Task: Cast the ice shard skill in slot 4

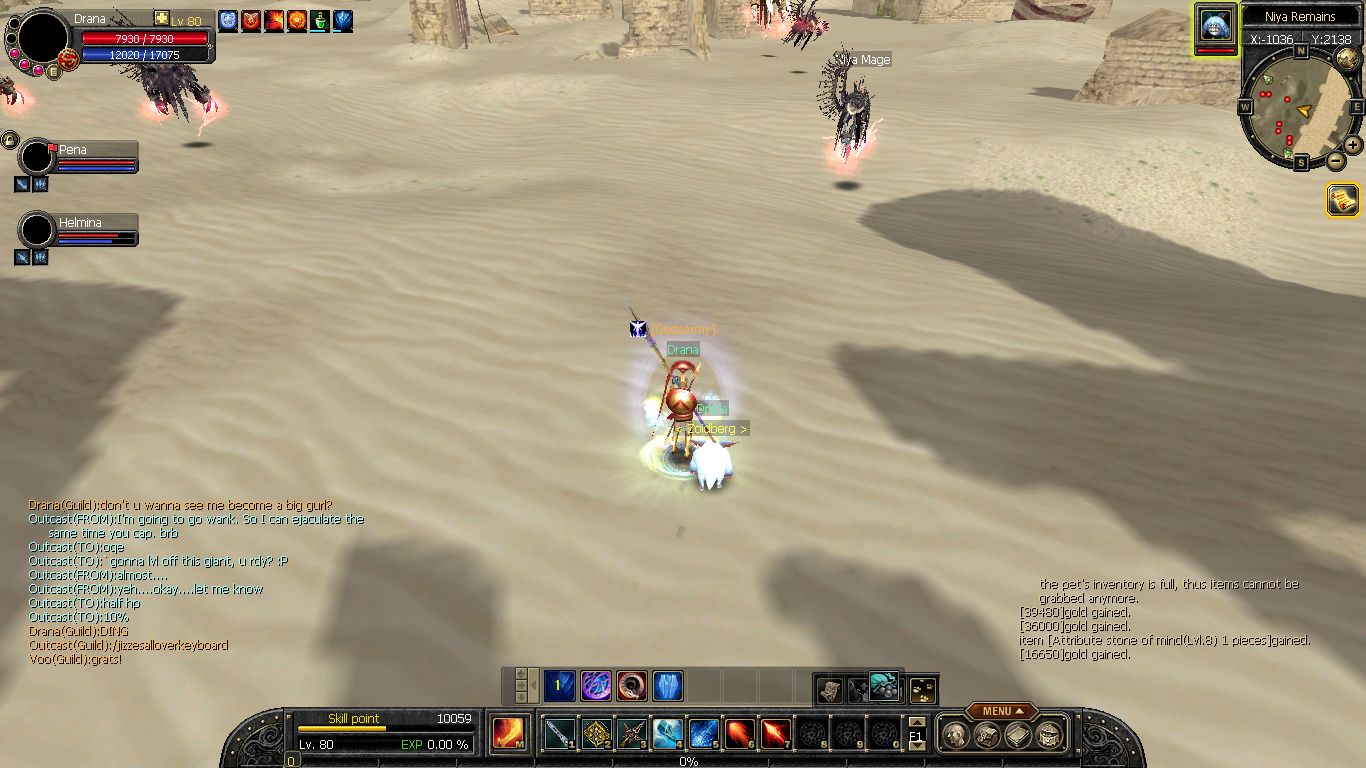Action: (x=668, y=735)
